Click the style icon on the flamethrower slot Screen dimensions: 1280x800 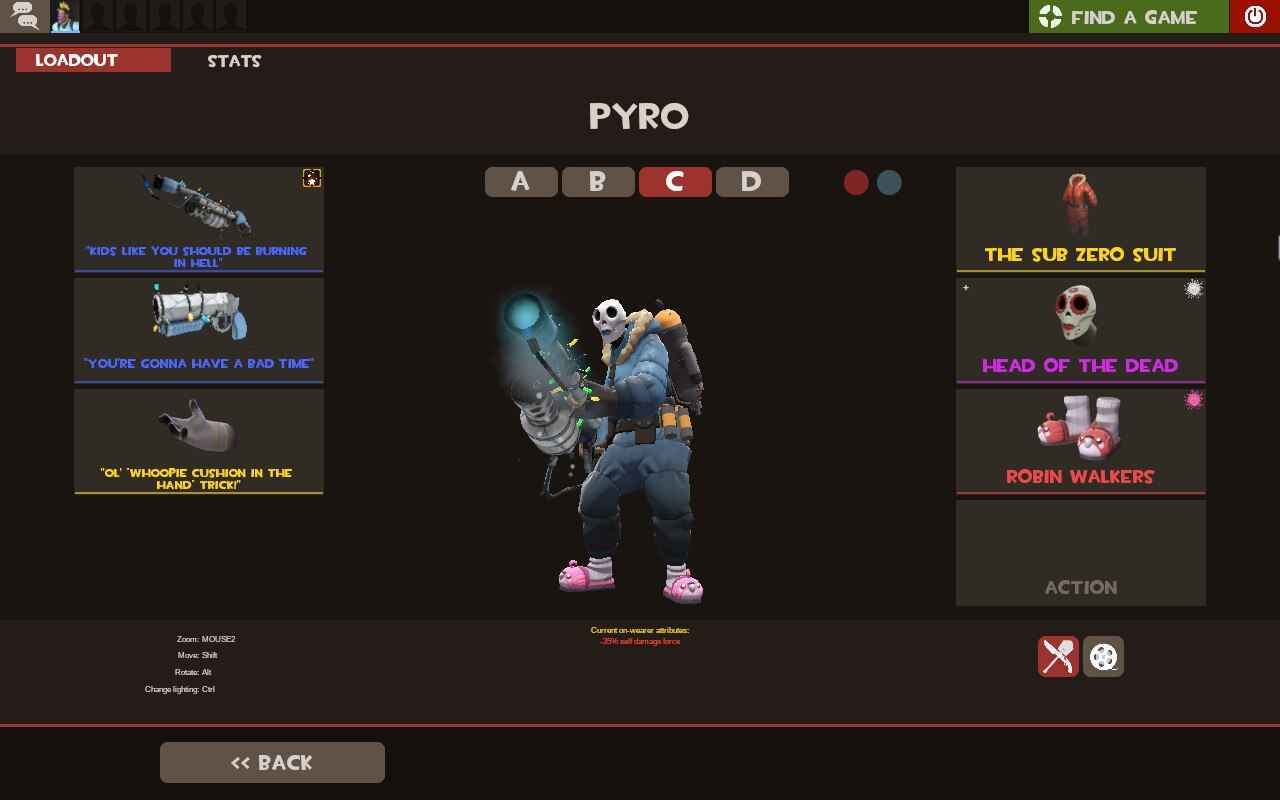(312, 178)
